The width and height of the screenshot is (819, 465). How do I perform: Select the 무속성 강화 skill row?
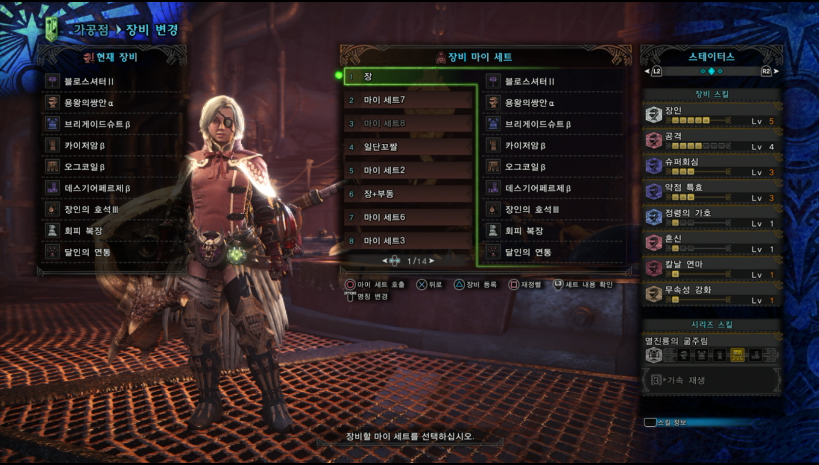coord(710,295)
